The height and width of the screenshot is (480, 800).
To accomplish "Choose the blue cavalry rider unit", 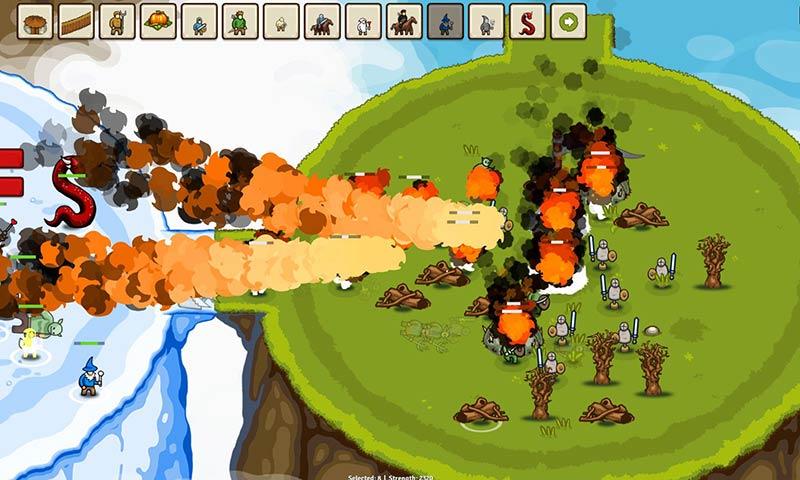I will 322,21.
